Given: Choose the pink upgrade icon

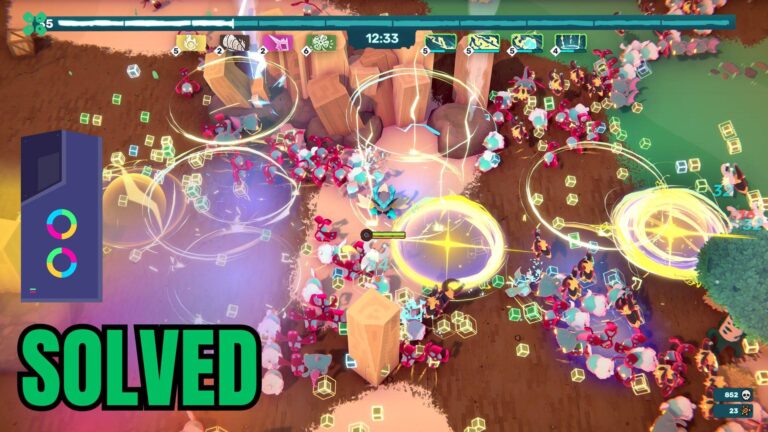Looking at the screenshot, I should click(278, 42).
